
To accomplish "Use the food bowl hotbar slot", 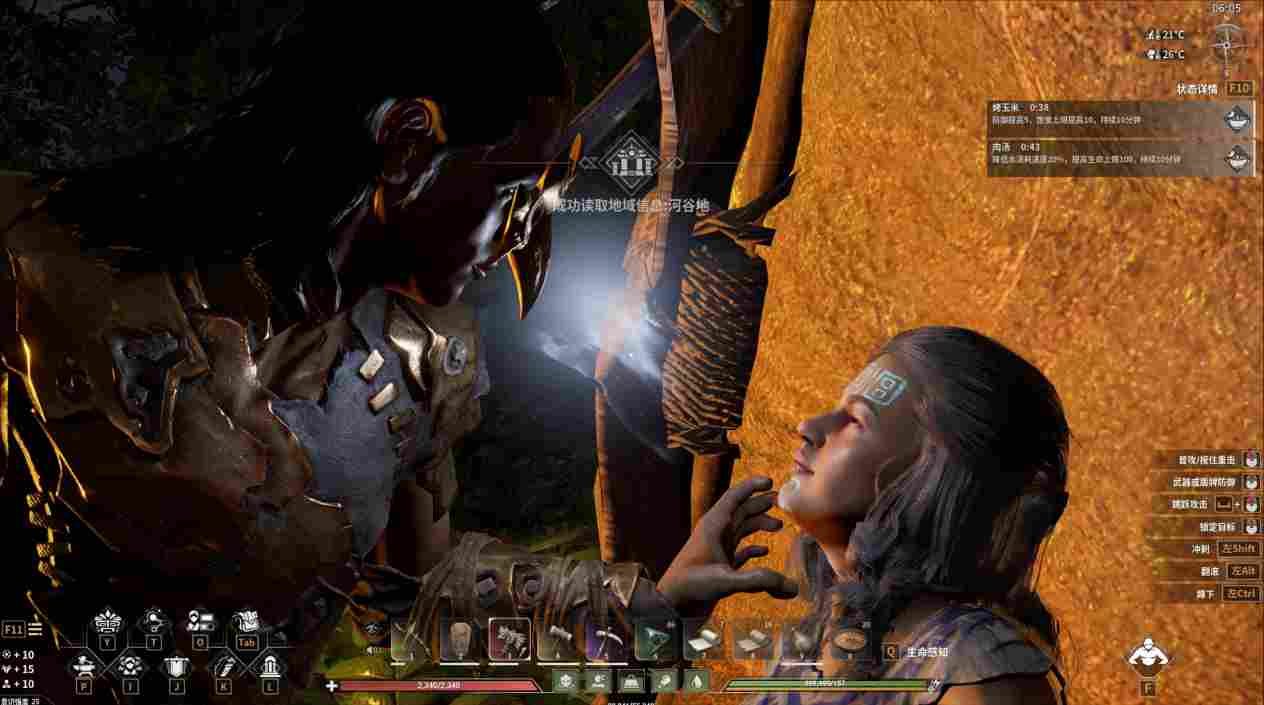I will pyautogui.click(x=851, y=640).
